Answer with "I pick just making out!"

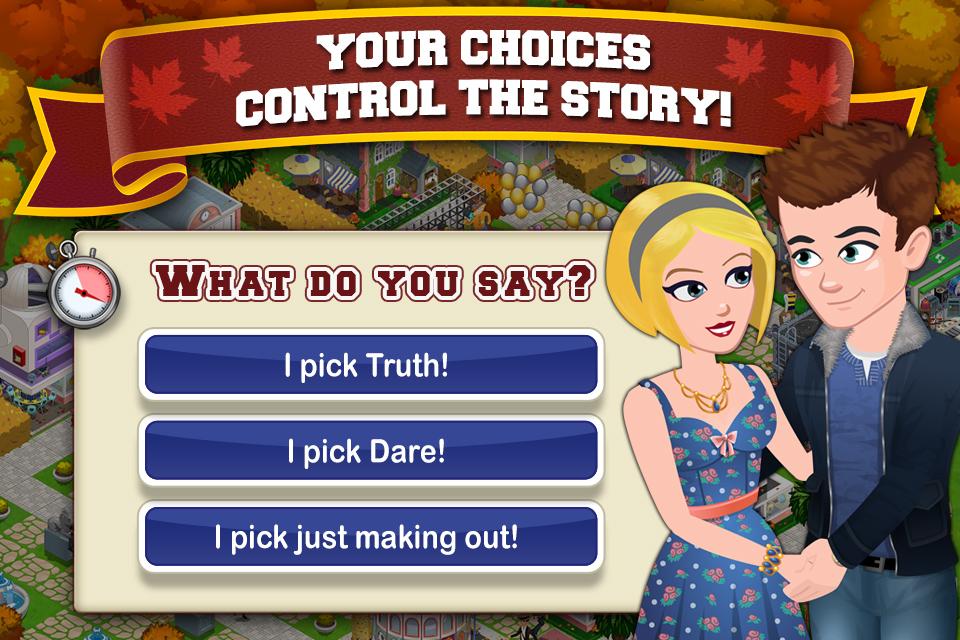click(x=371, y=537)
